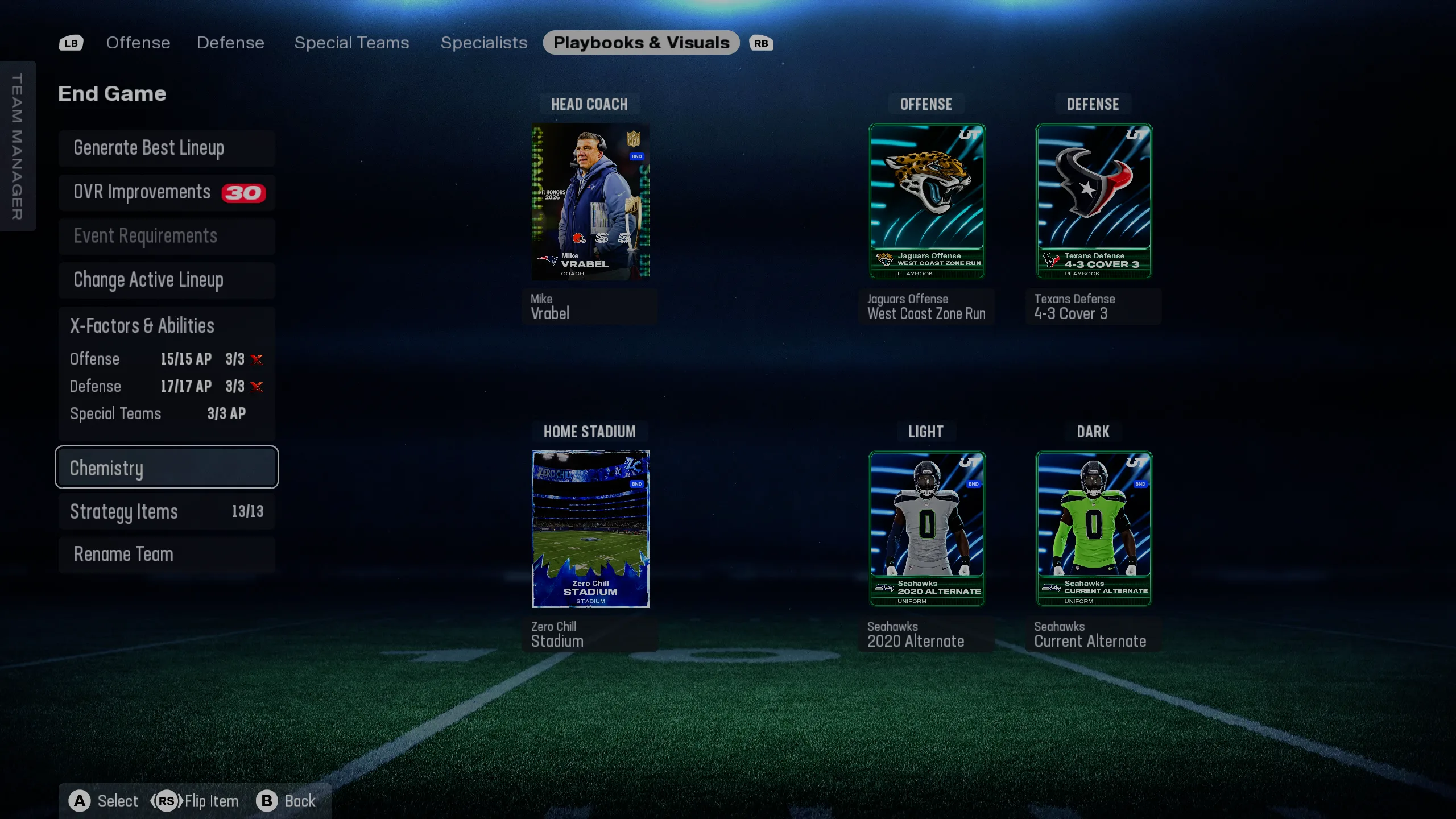
Task: Open the Team Manager side tab
Action: click(18, 146)
